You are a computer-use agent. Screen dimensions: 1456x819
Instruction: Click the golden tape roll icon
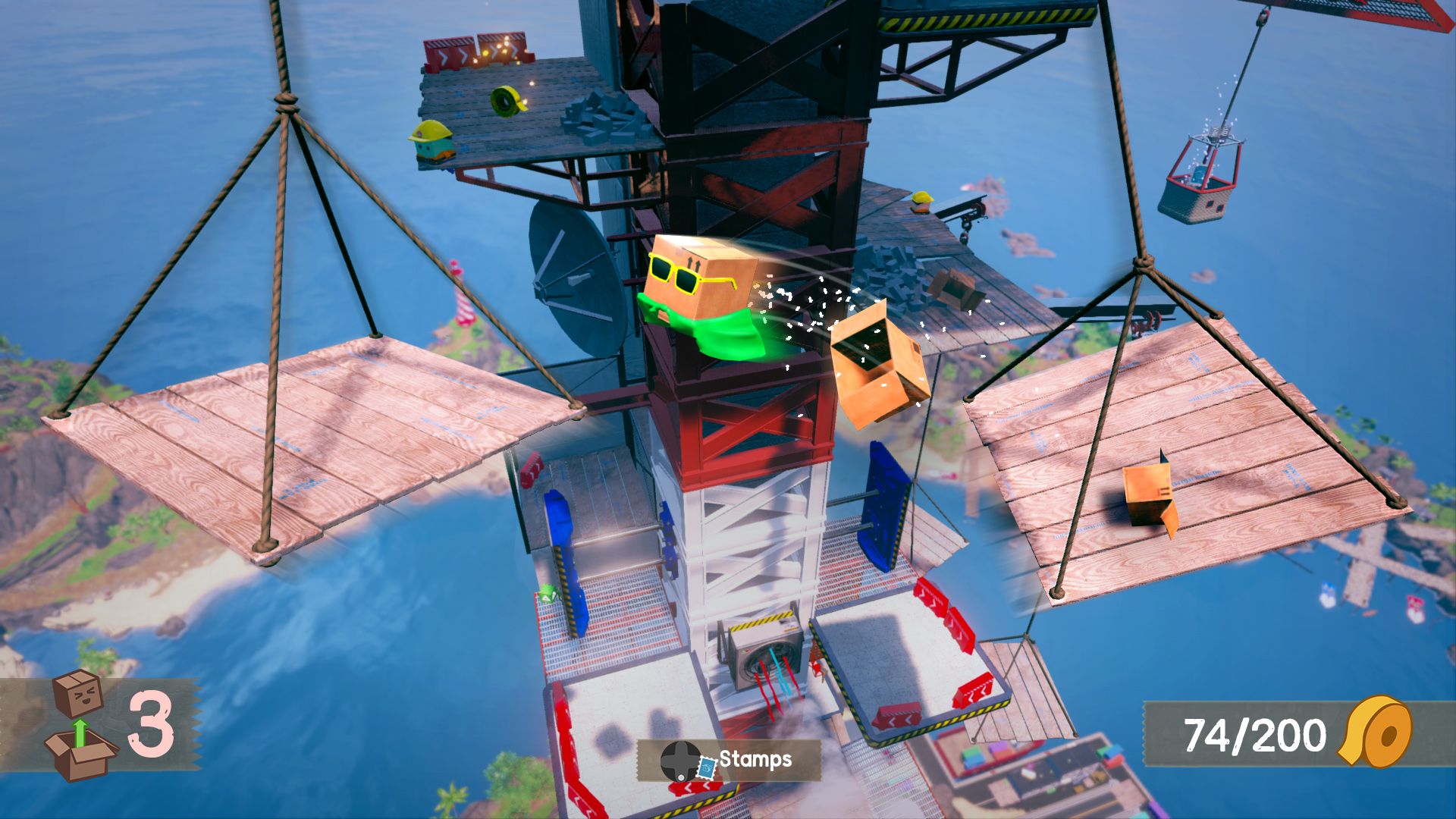1376,733
